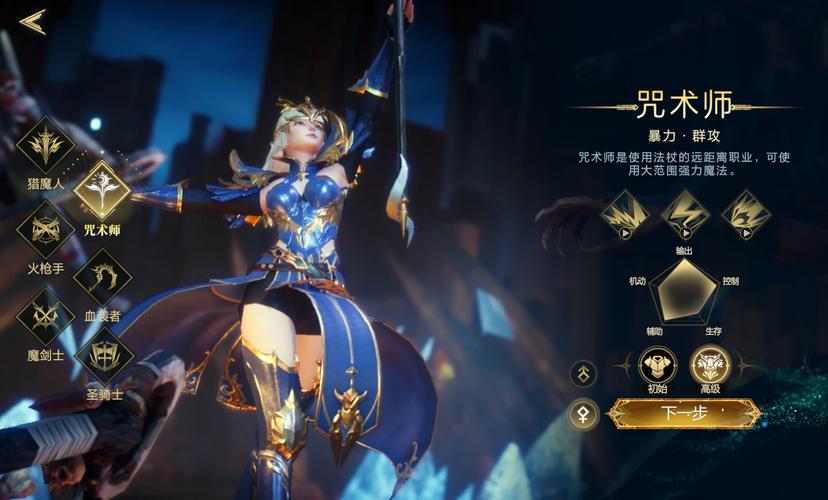Choose the 咒术师 class icon
828x500 pixels.
click(x=102, y=190)
